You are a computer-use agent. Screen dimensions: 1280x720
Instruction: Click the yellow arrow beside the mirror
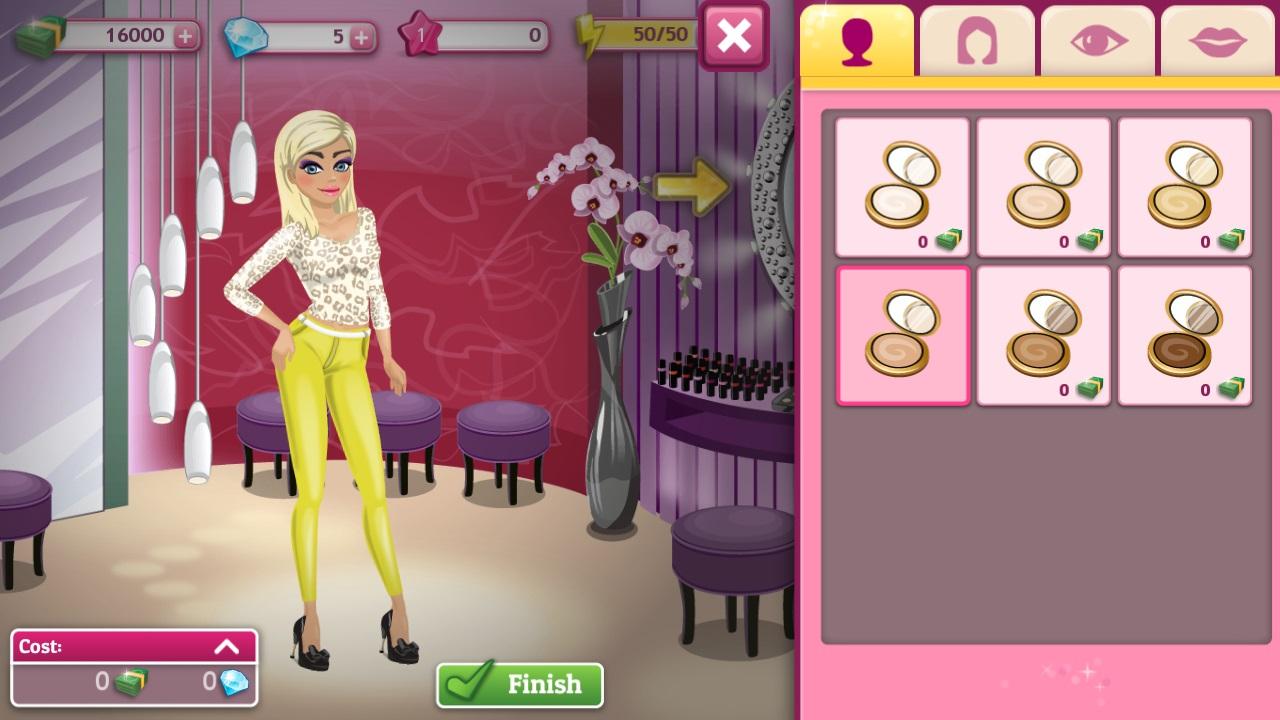click(690, 186)
